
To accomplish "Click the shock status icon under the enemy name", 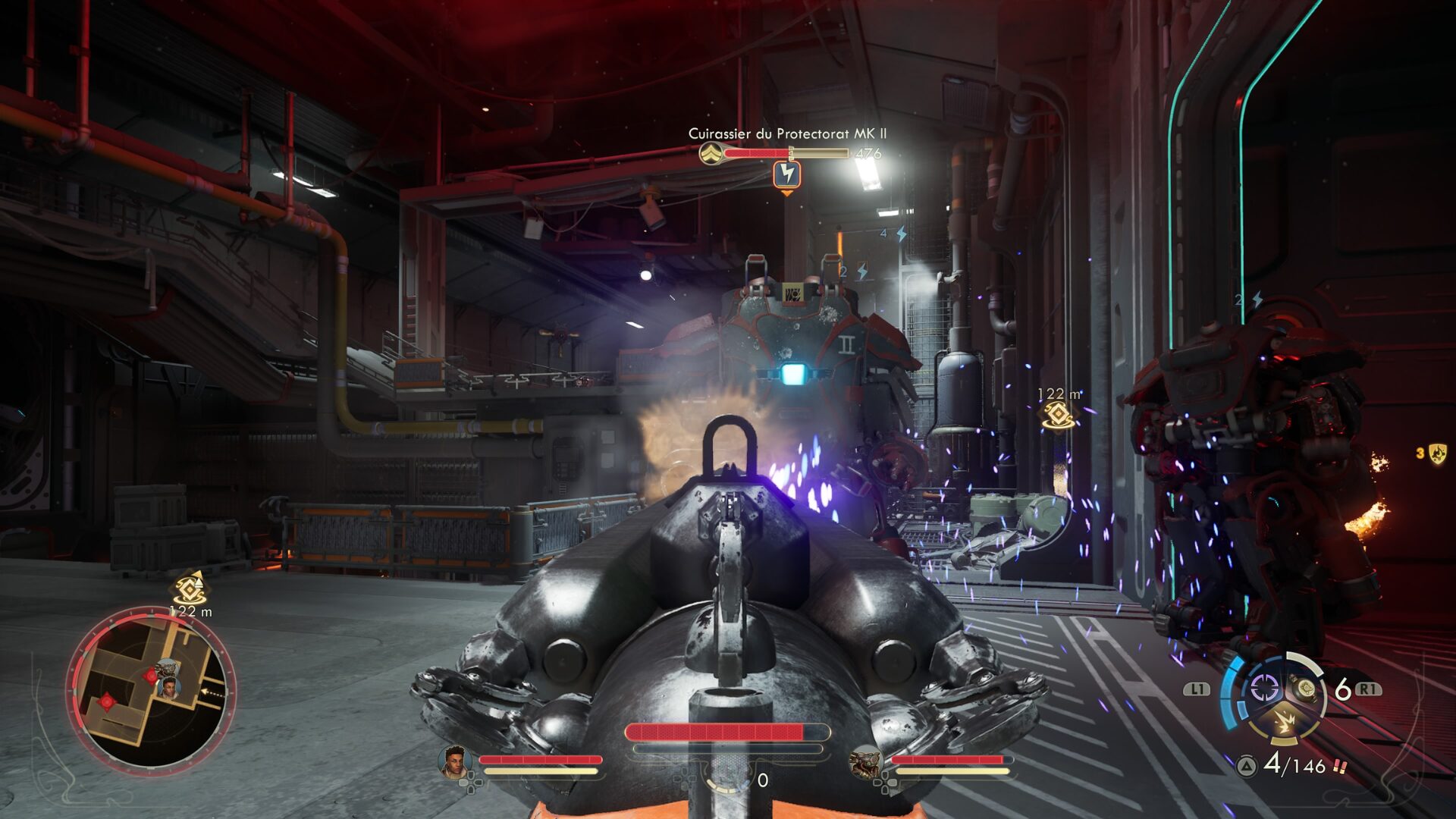I will click(x=787, y=175).
